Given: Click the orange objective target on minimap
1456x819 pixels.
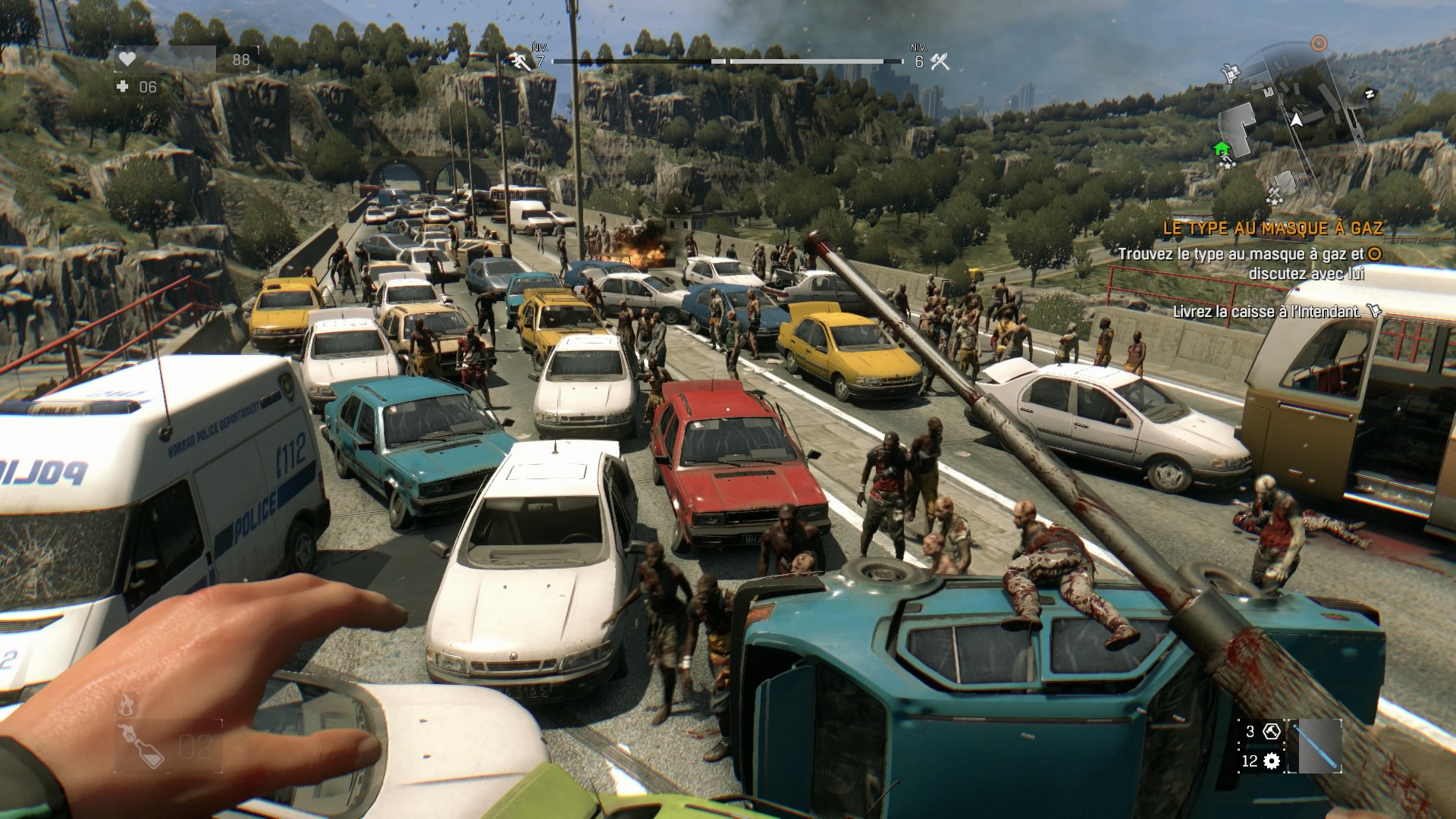Looking at the screenshot, I should pos(1319,43).
